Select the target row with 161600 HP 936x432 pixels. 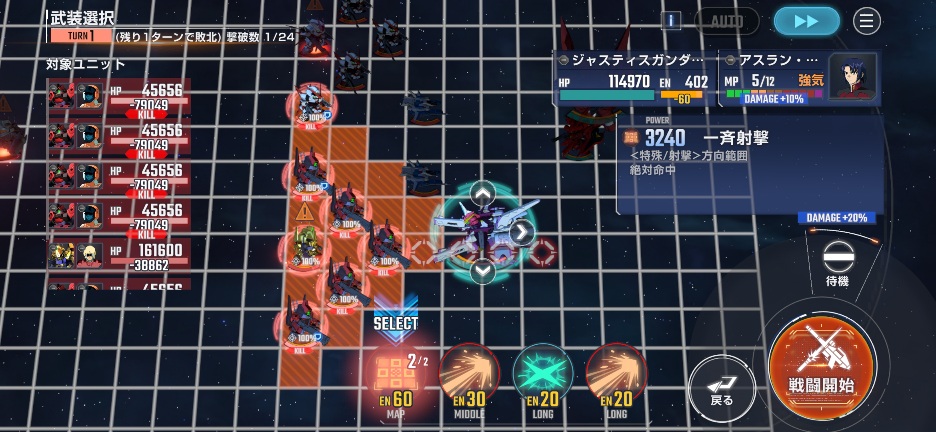coord(118,257)
